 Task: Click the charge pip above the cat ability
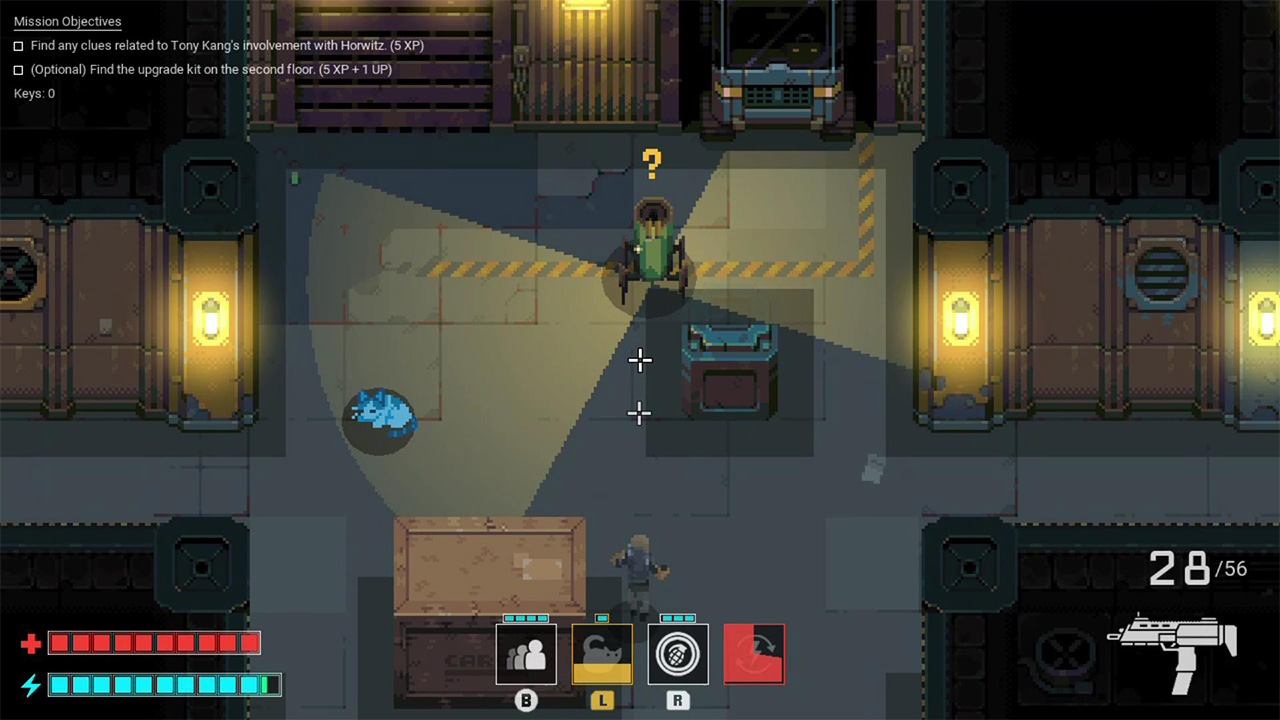[x=602, y=619]
